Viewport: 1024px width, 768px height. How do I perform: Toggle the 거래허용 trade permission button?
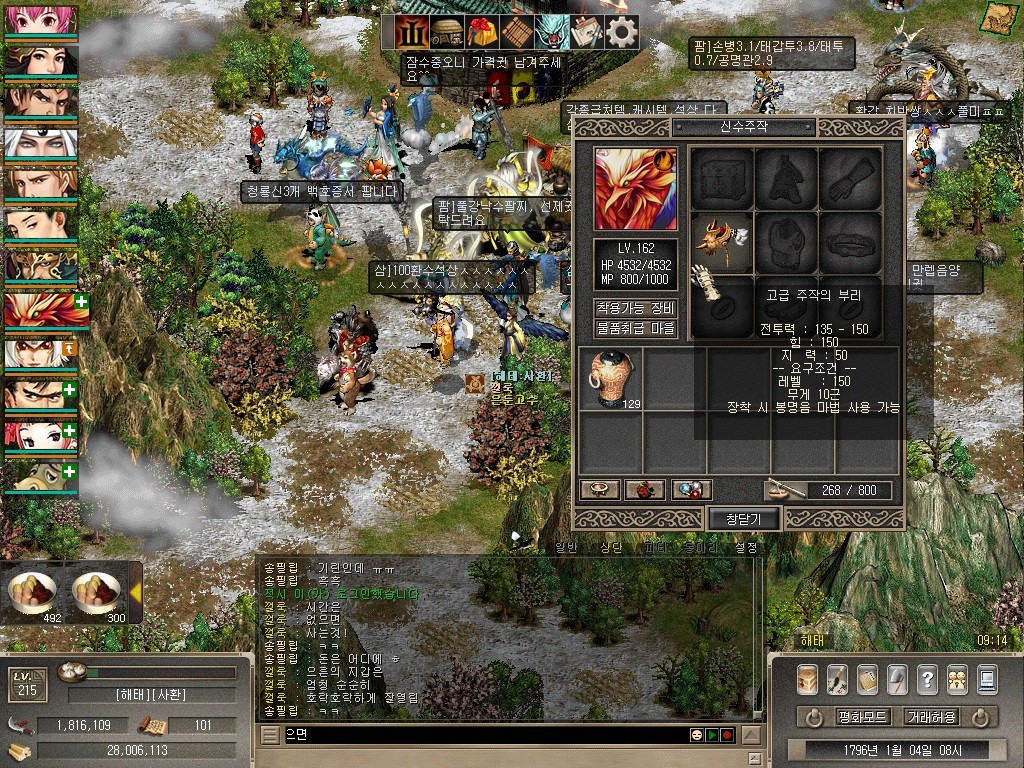(x=930, y=717)
